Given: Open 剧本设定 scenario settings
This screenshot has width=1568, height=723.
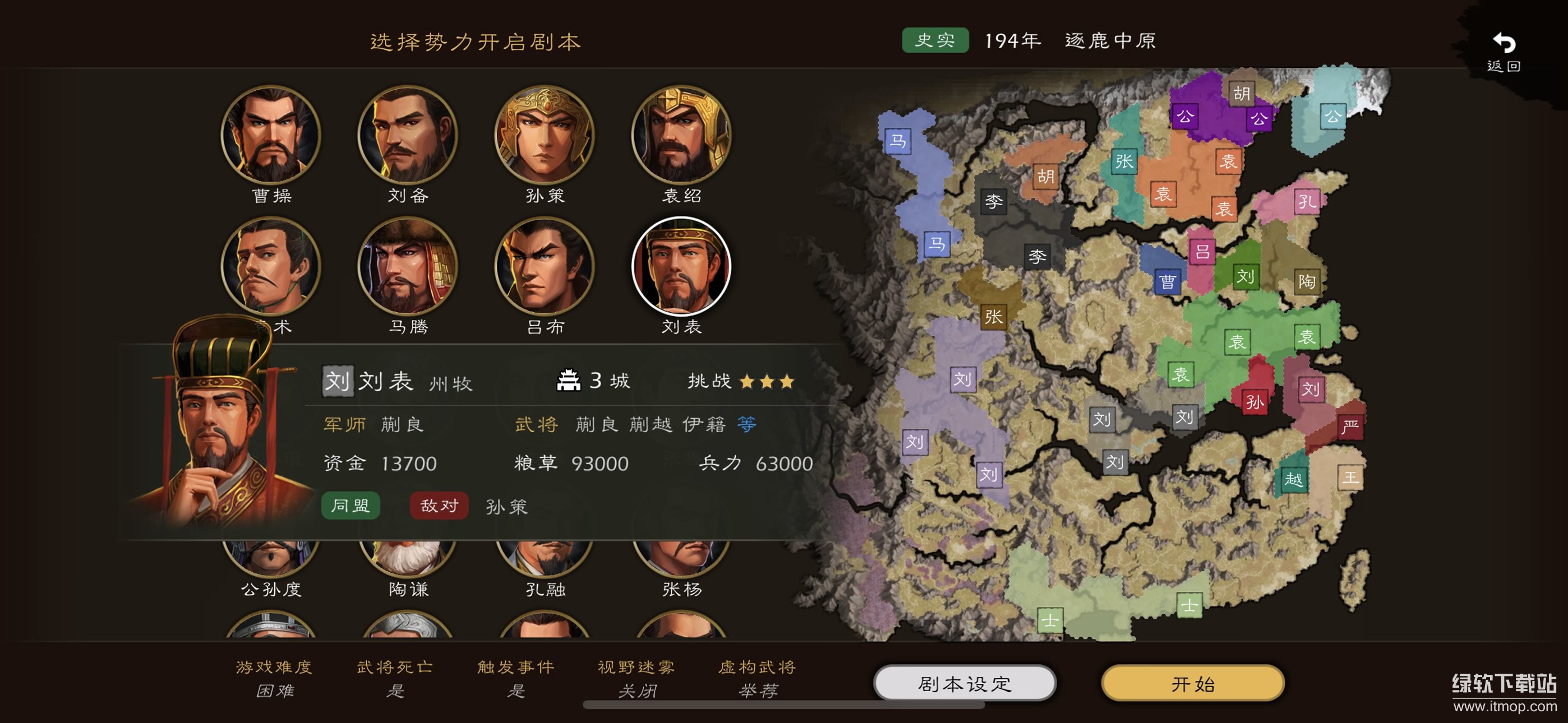Looking at the screenshot, I should 963,683.
